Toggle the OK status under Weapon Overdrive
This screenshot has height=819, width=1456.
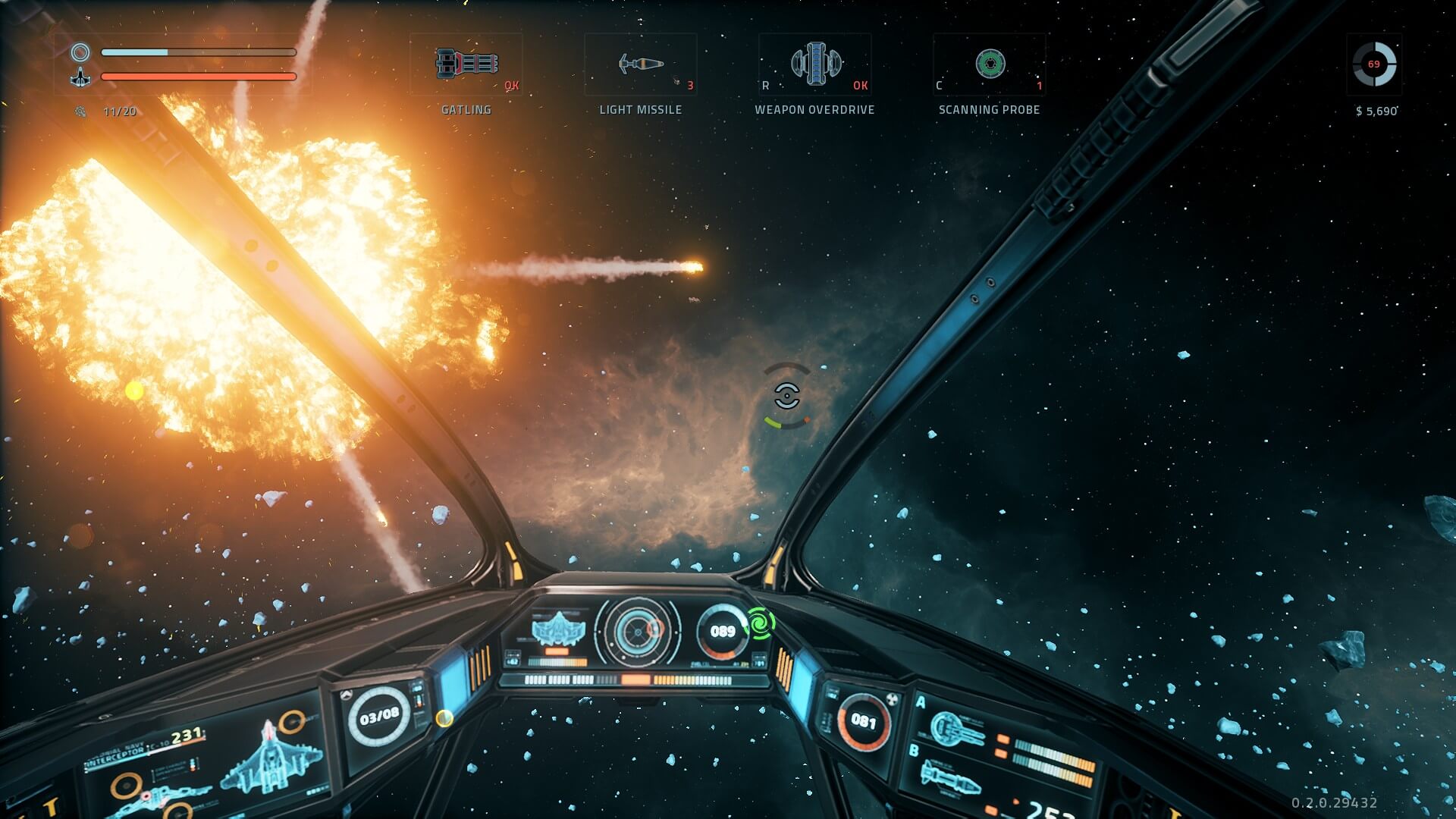859,86
